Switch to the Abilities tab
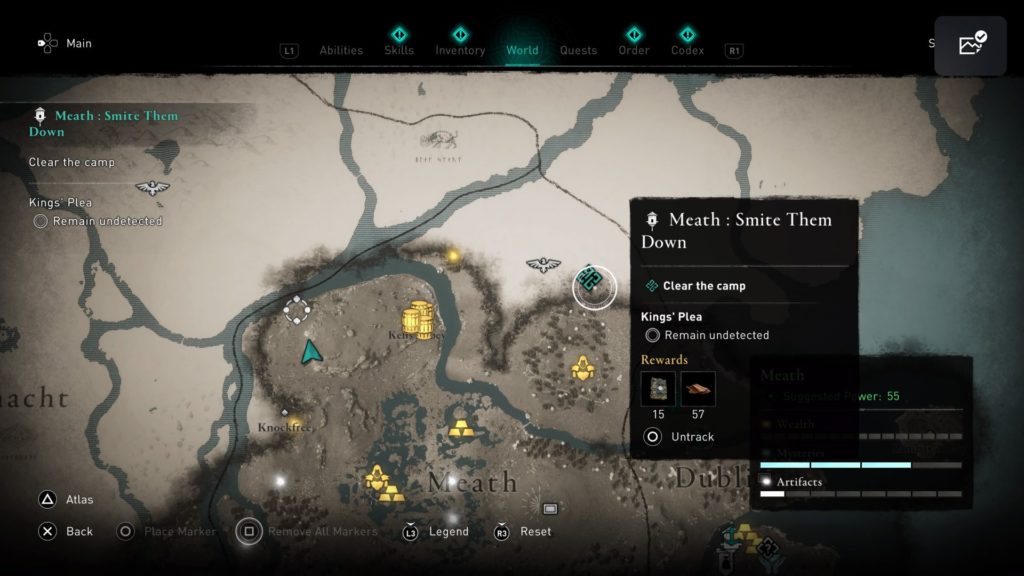 coord(340,50)
